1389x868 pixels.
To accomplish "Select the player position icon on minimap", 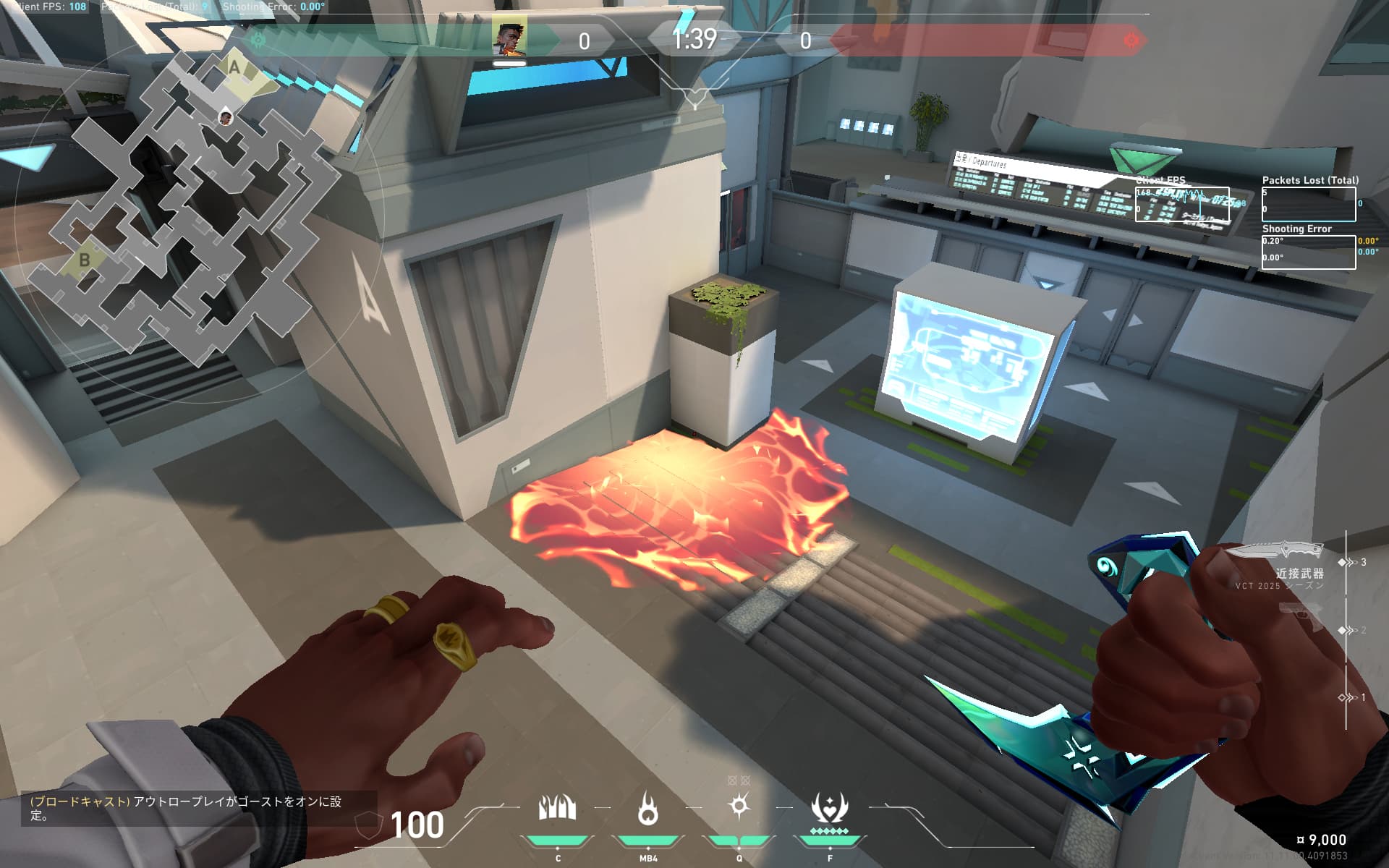I will click(226, 117).
